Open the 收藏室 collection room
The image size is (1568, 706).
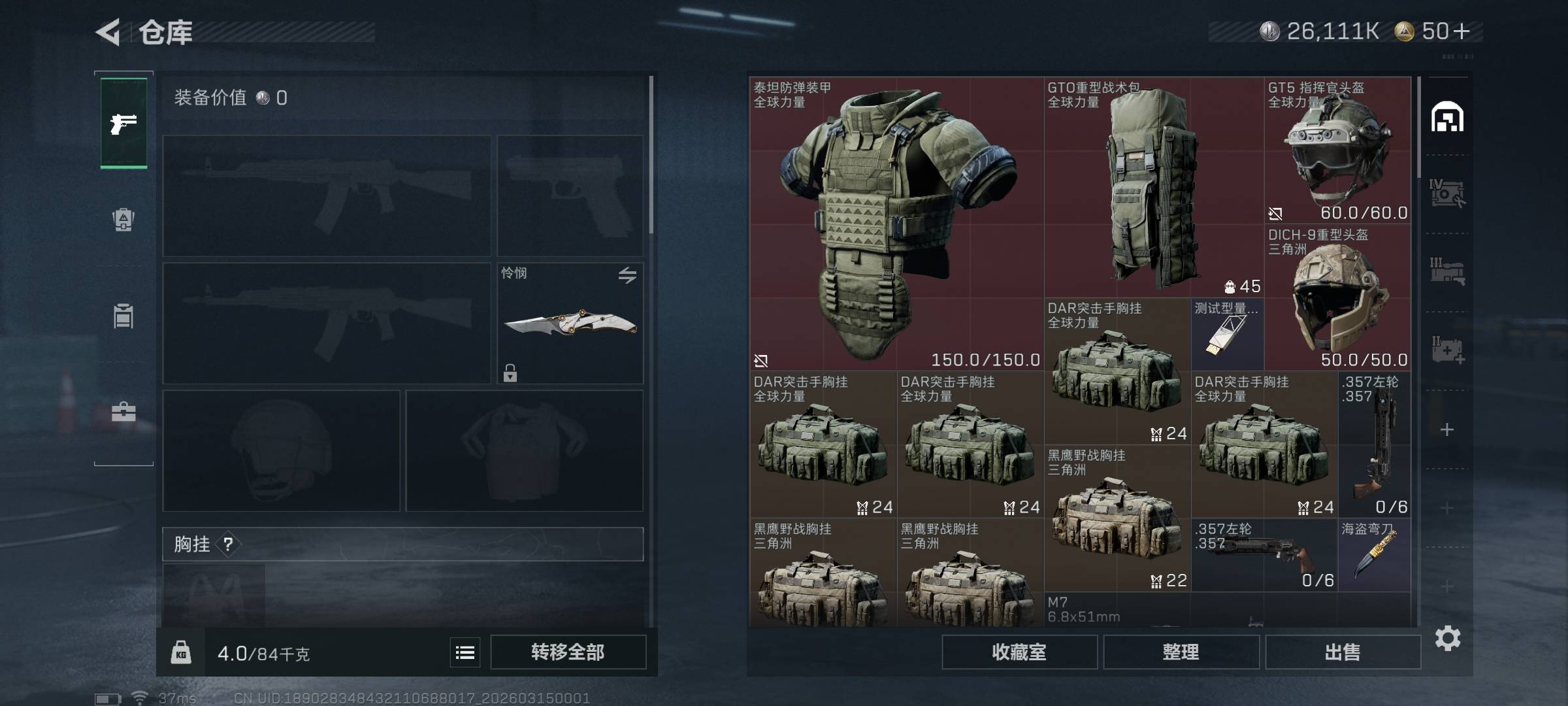(x=1019, y=652)
